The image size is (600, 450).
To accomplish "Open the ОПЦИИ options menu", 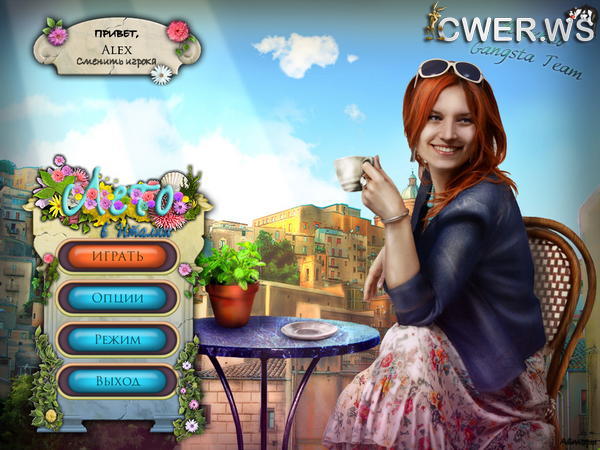I will pyautogui.click(x=118, y=298).
